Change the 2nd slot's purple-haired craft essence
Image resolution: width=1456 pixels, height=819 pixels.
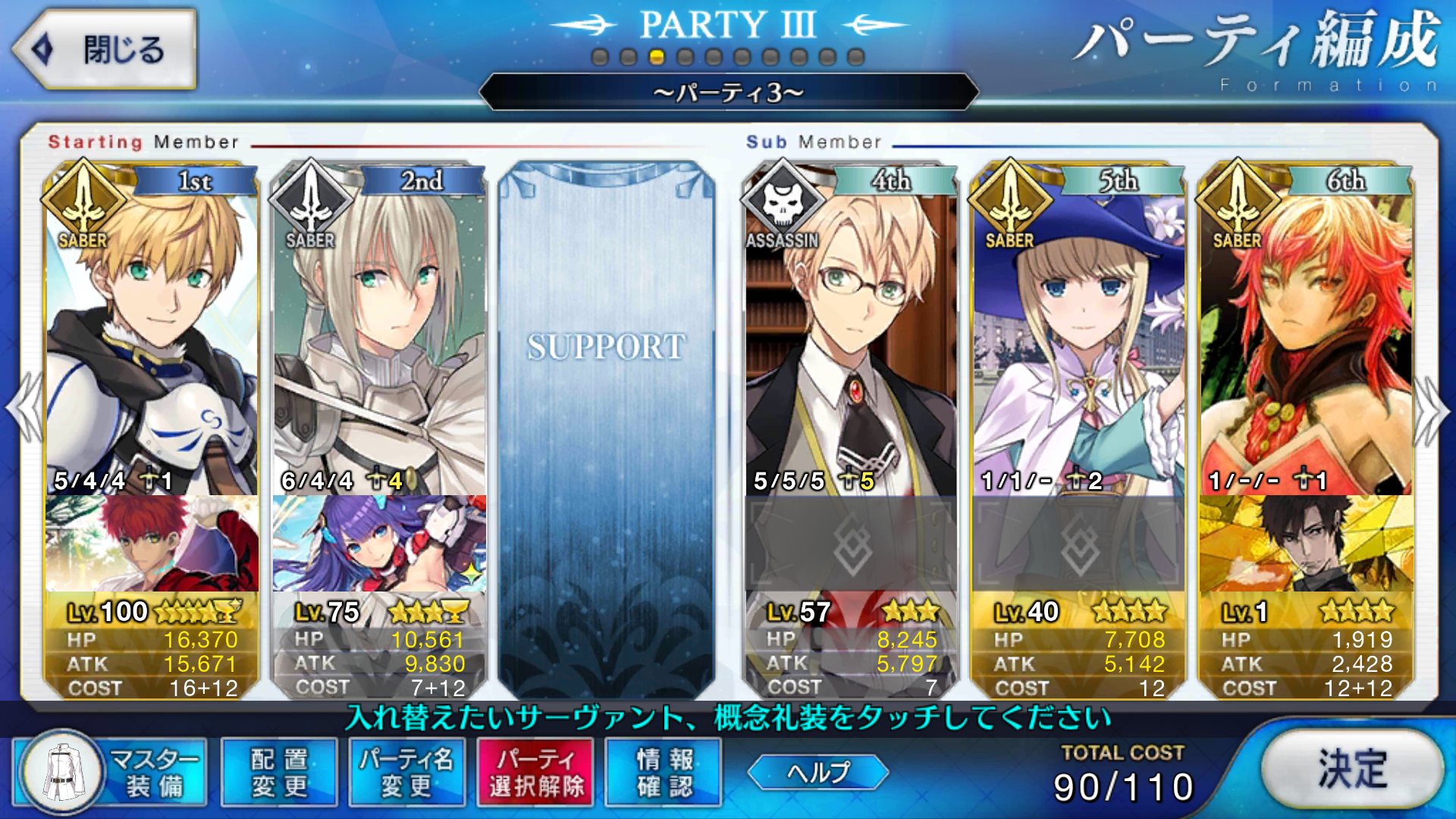point(379,544)
